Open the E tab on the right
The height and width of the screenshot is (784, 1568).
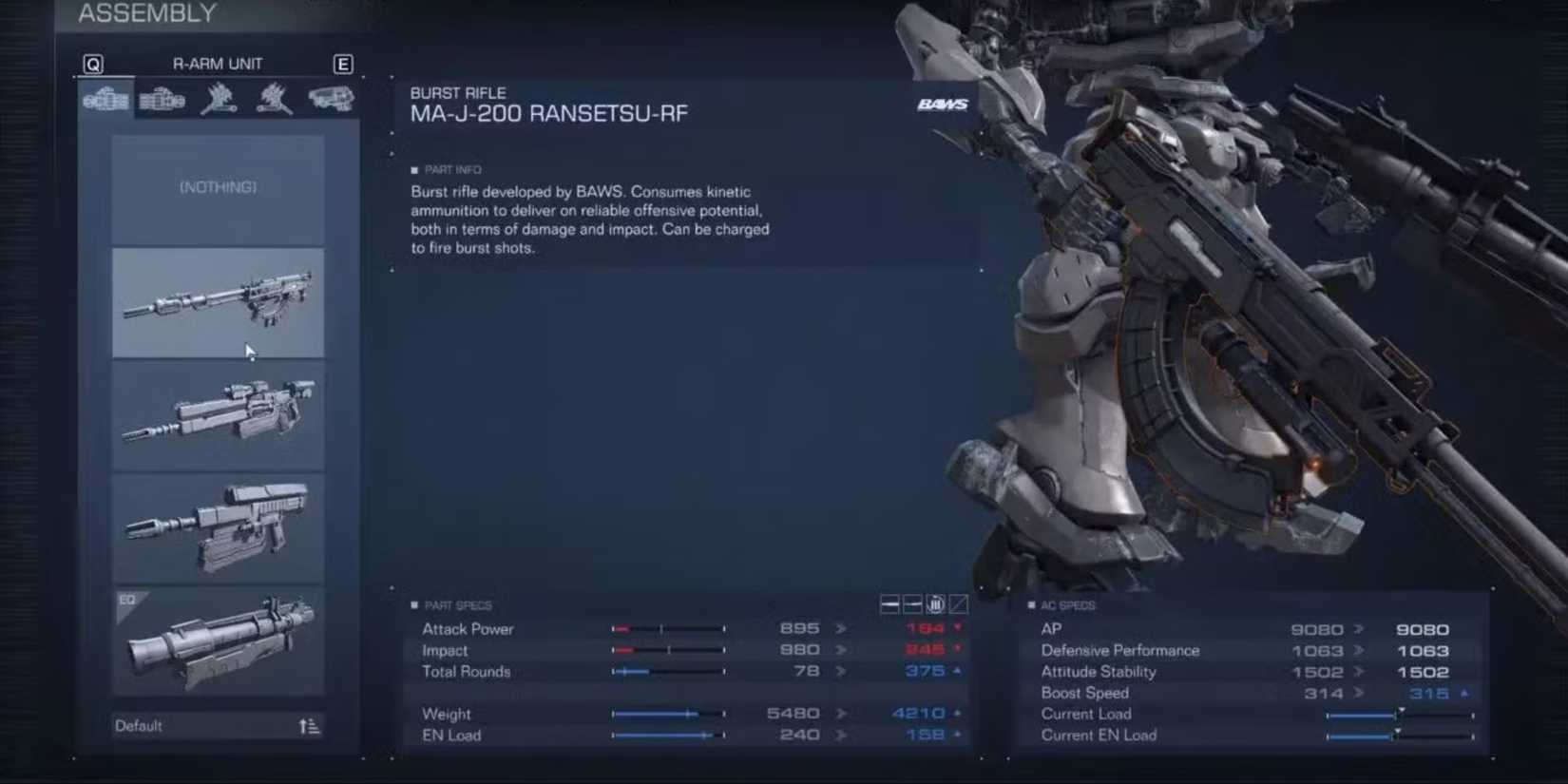pyautogui.click(x=343, y=64)
